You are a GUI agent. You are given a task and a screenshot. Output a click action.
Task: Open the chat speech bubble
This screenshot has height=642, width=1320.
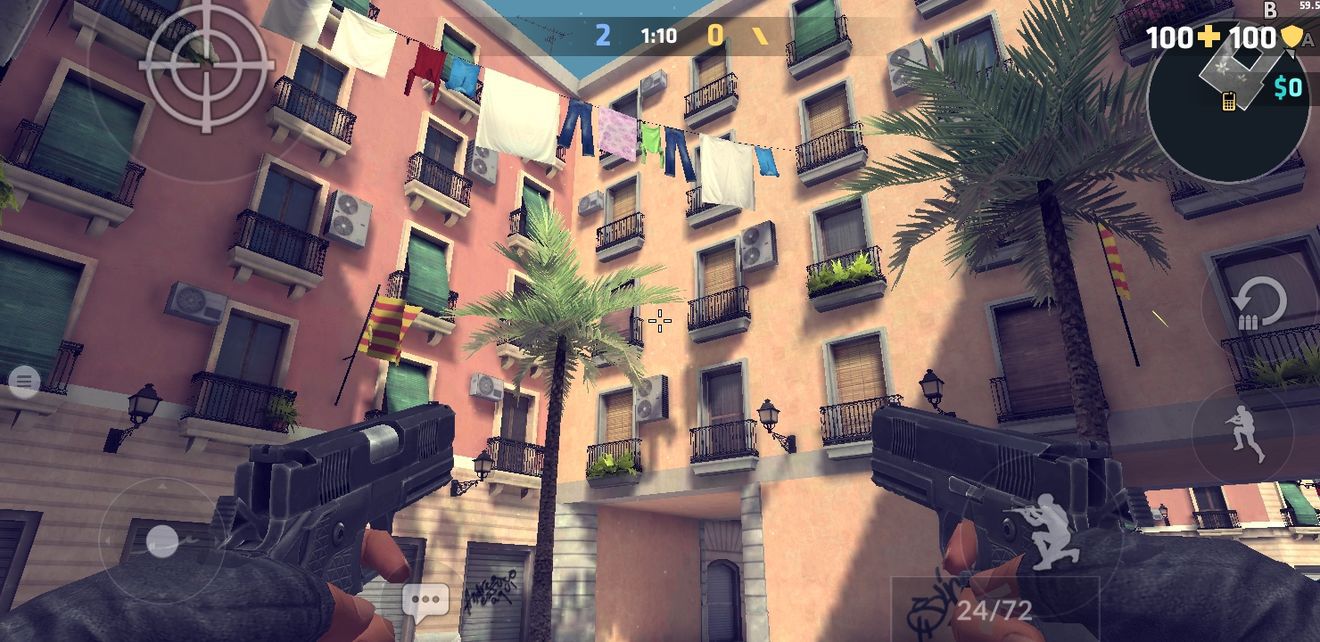[425, 602]
